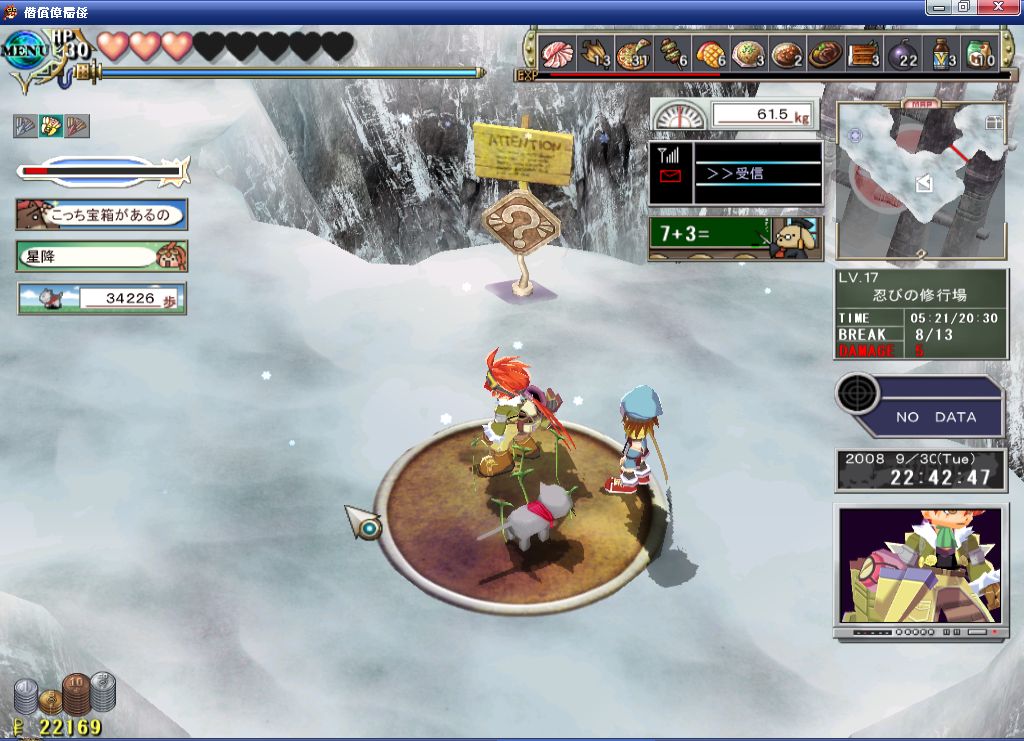1024x741 pixels.
Task: Open the minimap panel
Action: [920, 180]
